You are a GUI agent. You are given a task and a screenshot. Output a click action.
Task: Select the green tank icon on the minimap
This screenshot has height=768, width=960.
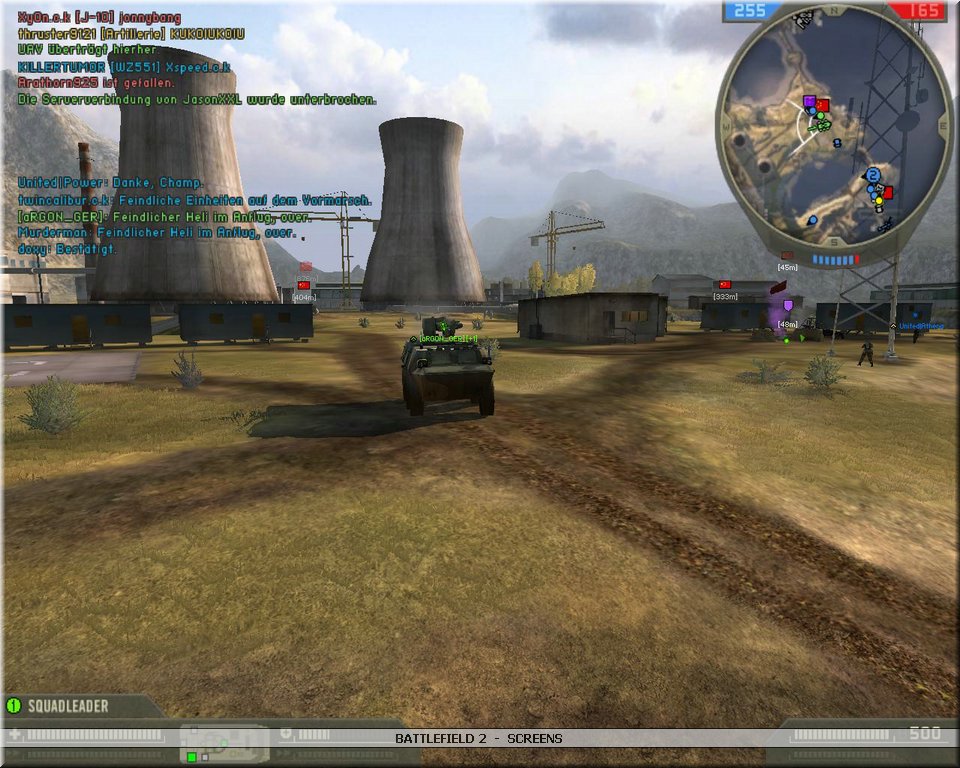click(x=820, y=124)
